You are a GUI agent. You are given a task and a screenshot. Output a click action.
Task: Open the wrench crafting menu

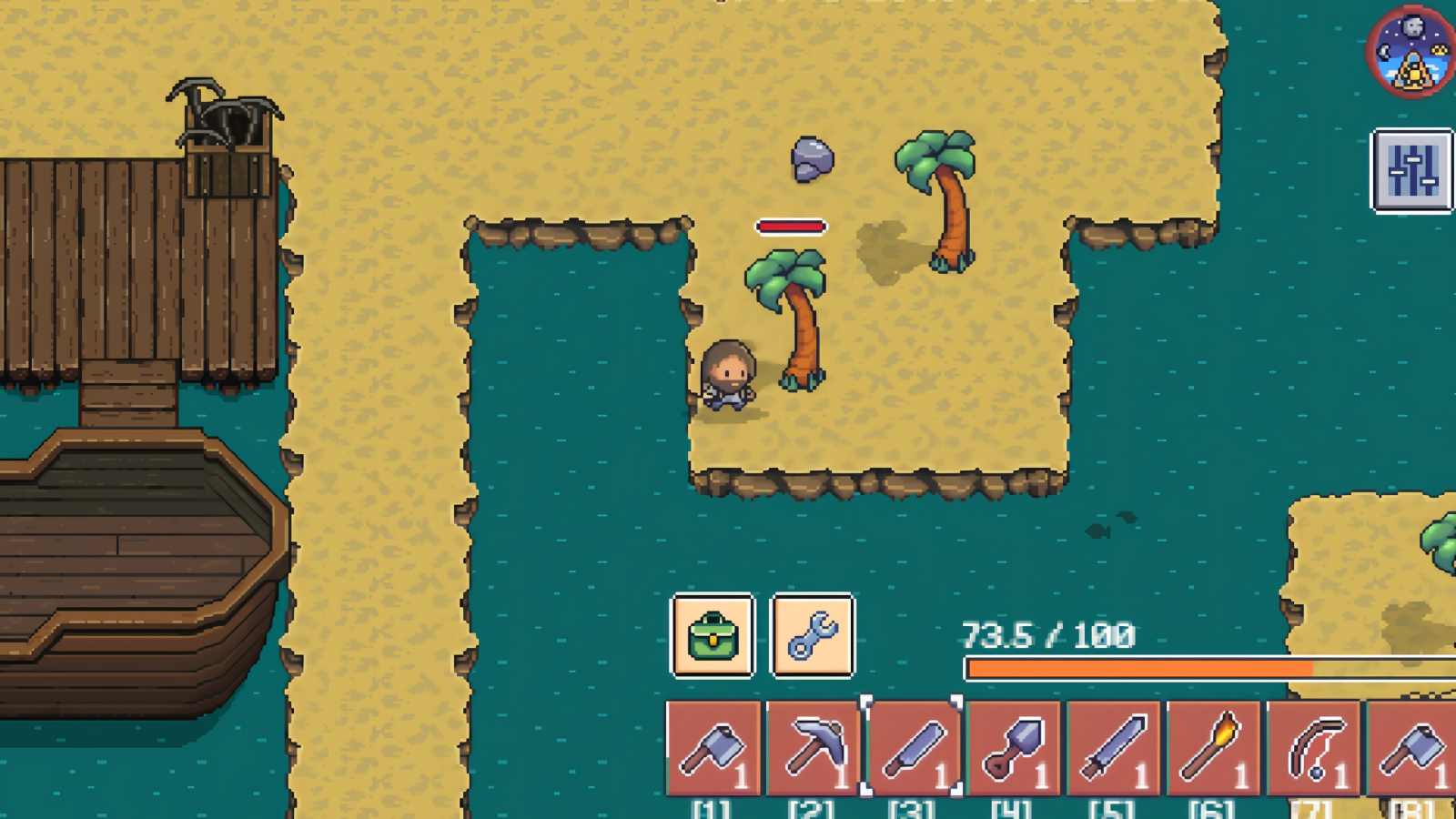coord(814,638)
